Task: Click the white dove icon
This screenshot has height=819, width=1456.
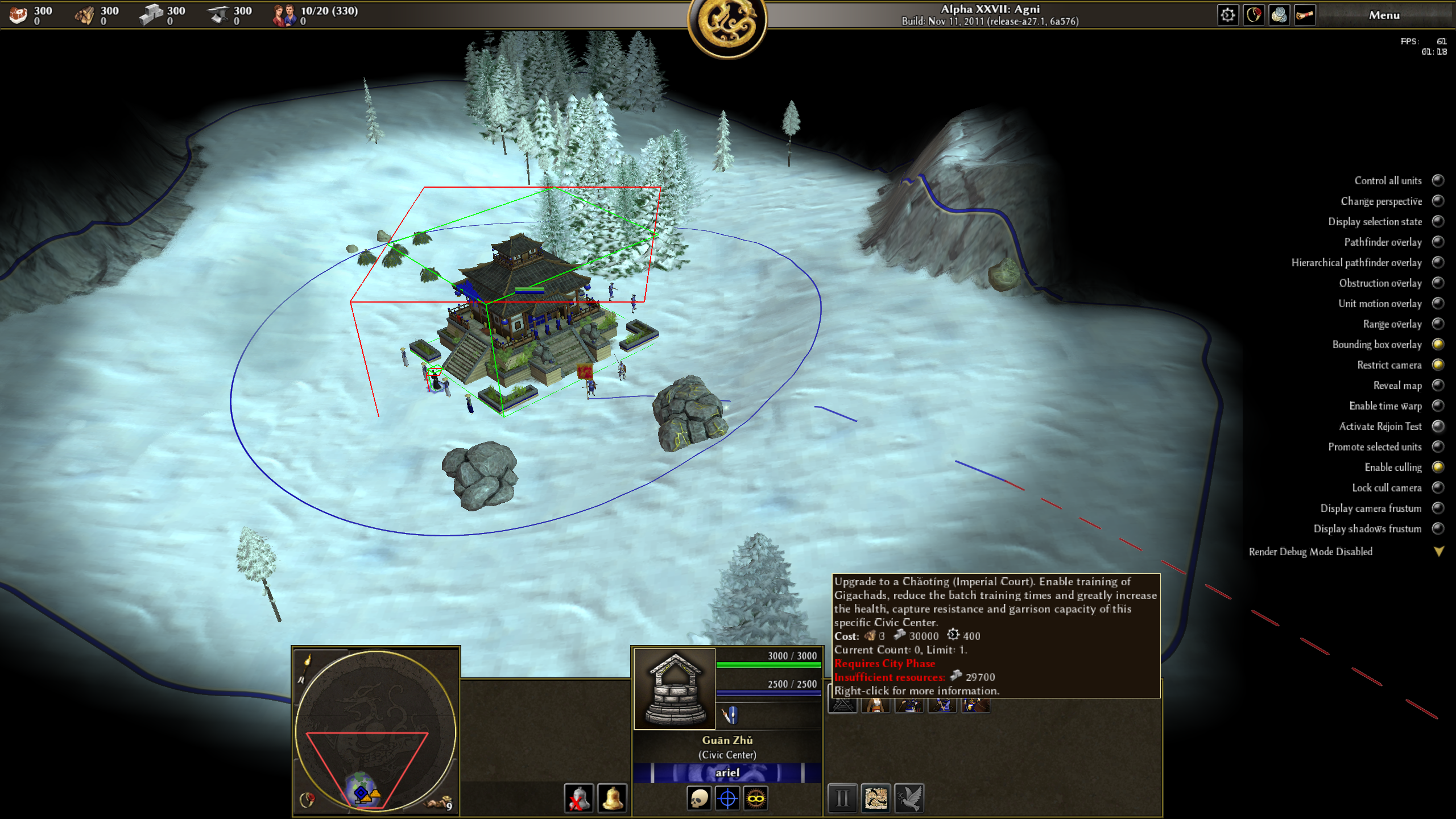Action: tap(909, 798)
